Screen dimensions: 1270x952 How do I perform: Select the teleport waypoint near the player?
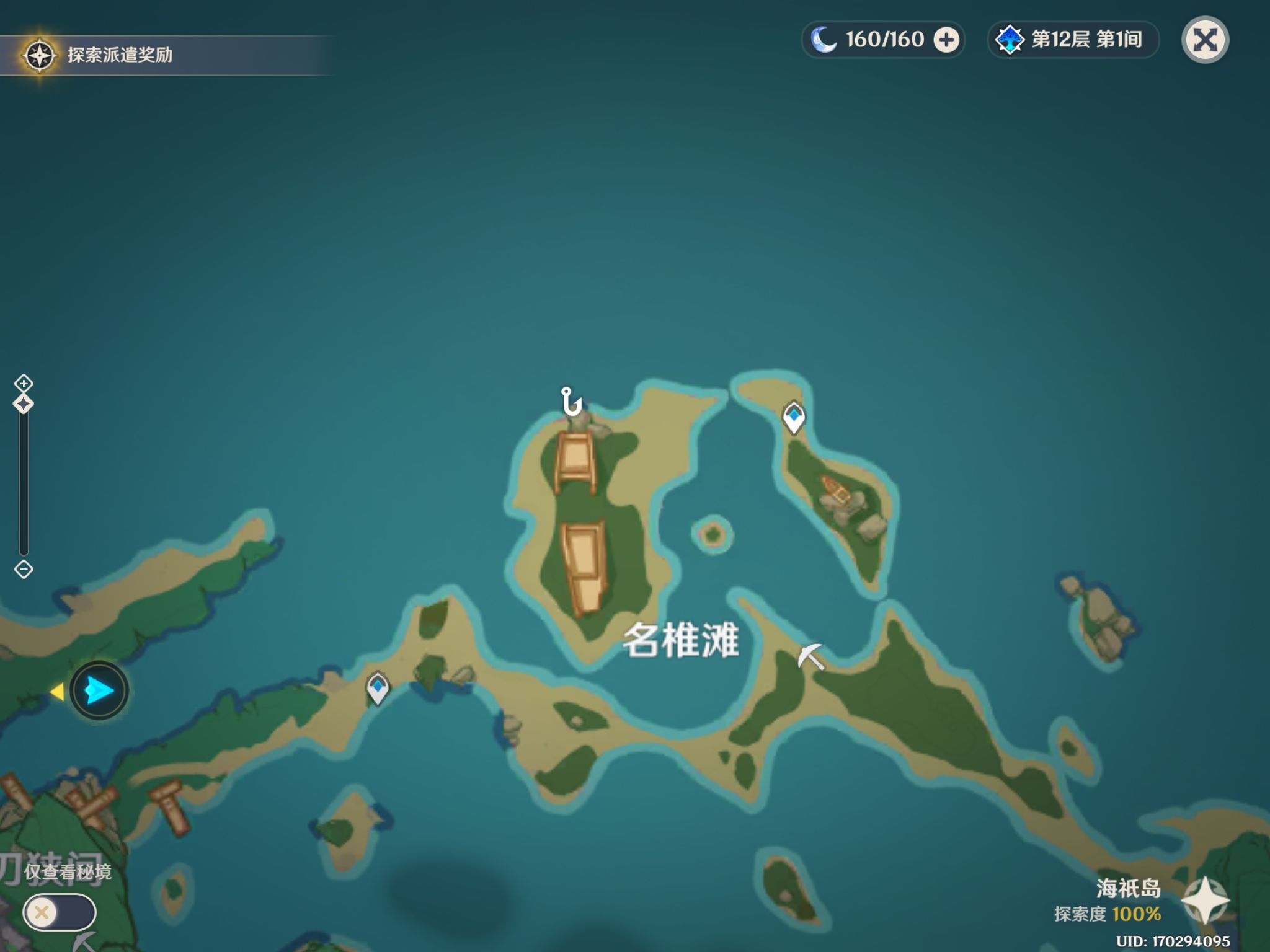[x=378, y=688]
